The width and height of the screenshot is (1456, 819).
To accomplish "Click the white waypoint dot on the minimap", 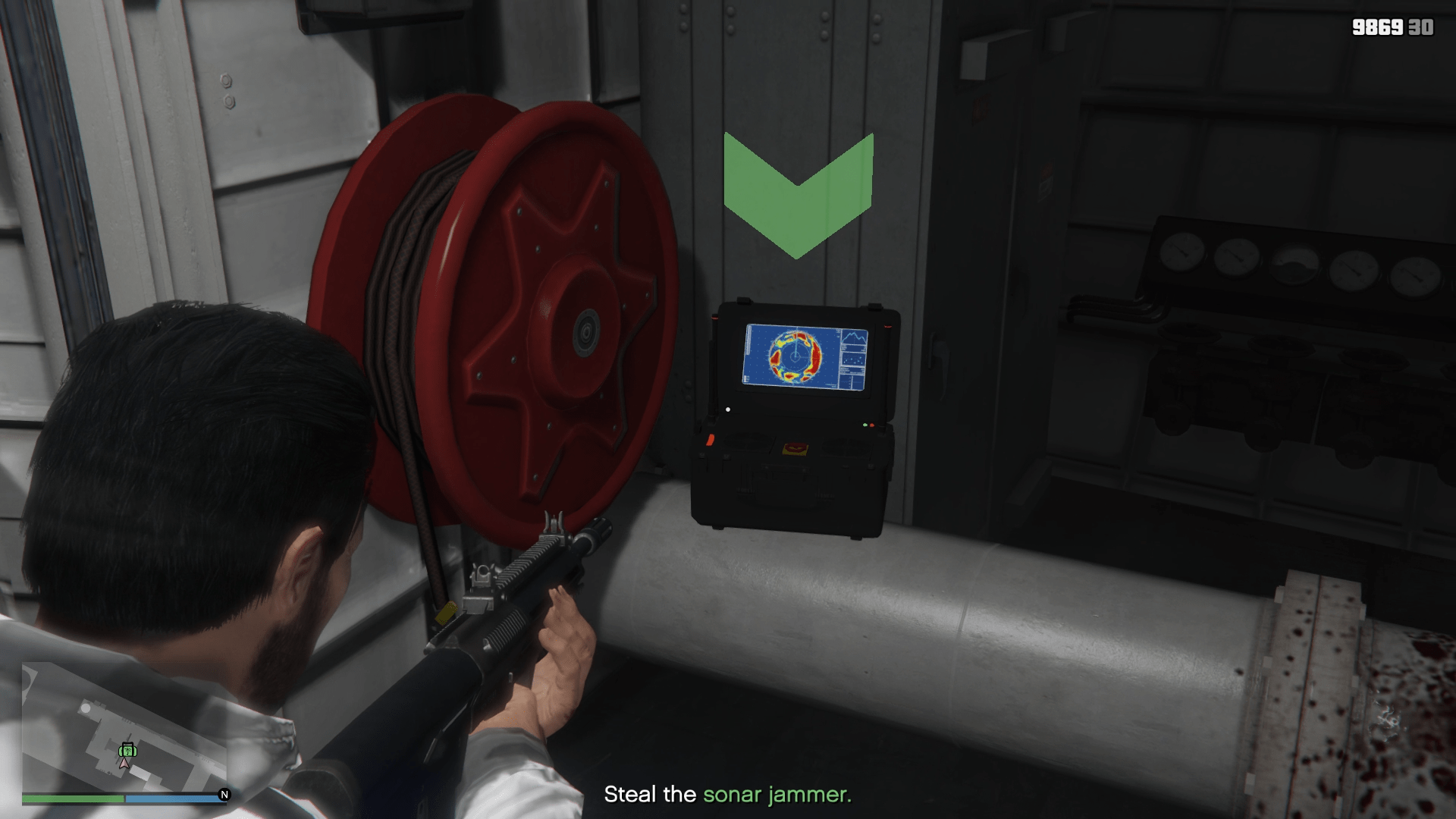I will [x=85, y=708].
